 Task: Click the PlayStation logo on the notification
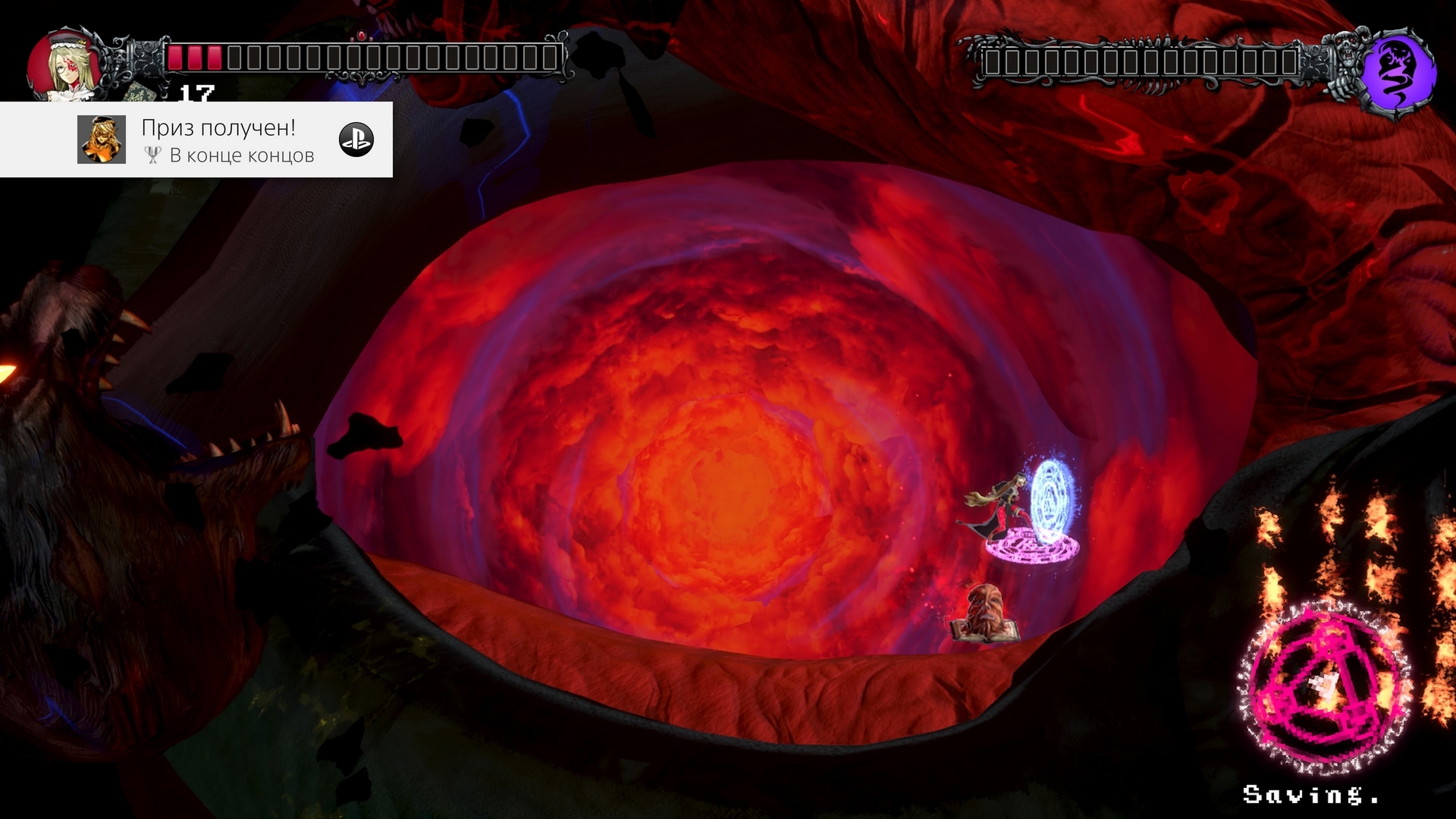coord(356,140)
